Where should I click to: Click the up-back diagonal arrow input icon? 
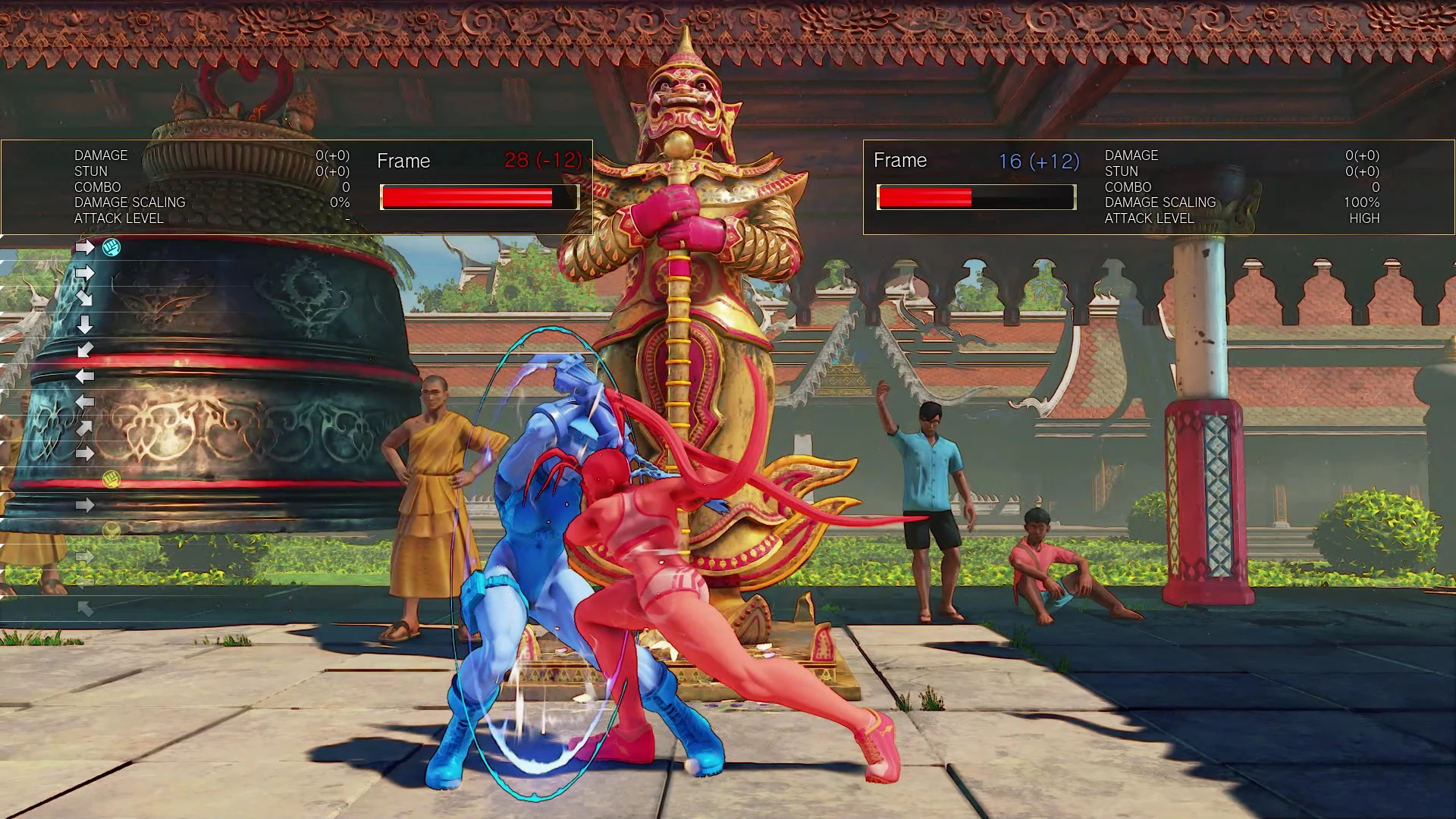coord(86,607)
